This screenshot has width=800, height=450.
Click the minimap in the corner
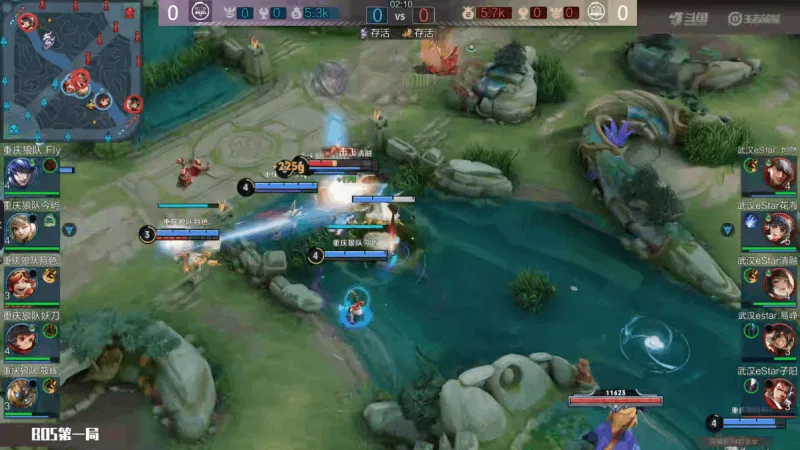pos(72,70)
